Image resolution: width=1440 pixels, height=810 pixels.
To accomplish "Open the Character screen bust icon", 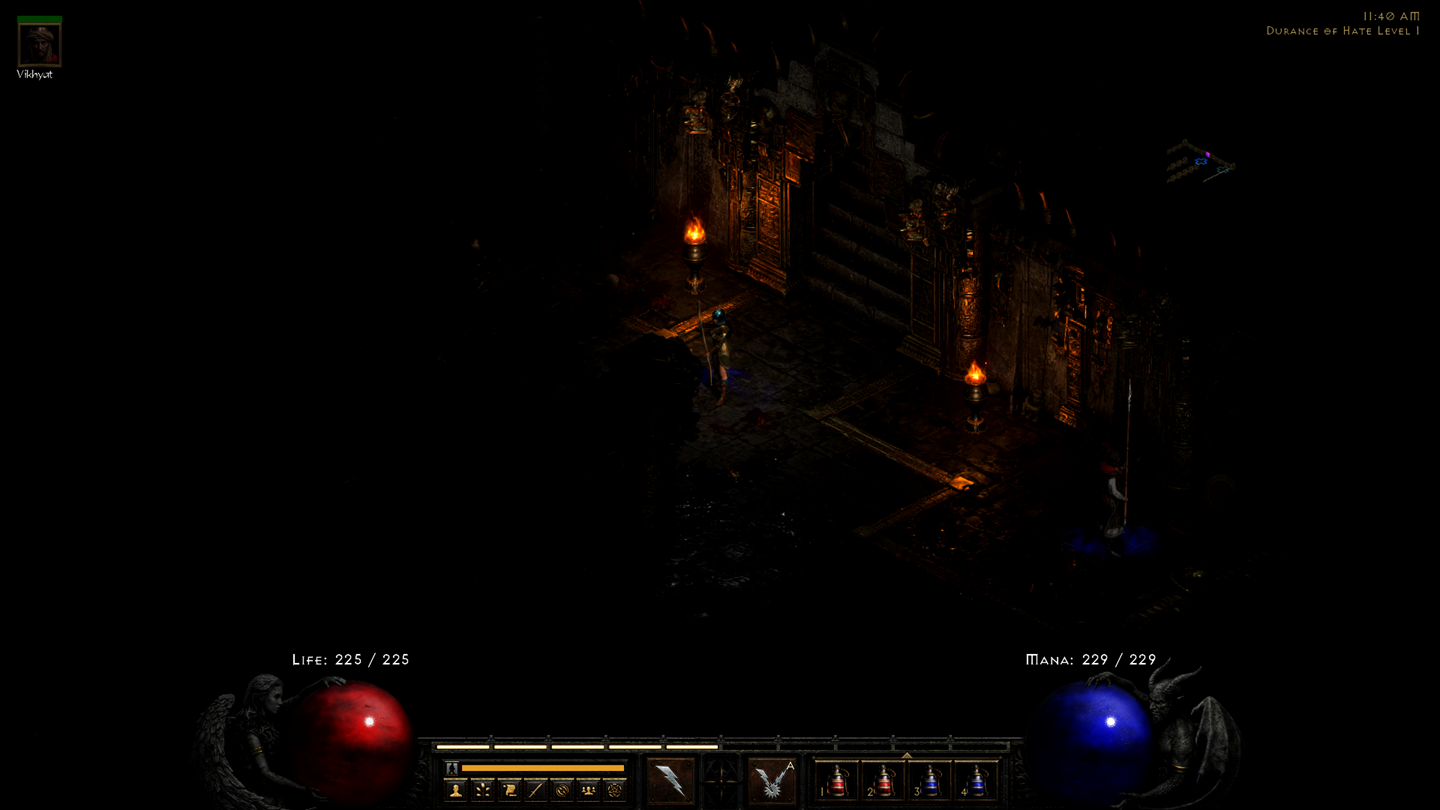I will 454,790.
